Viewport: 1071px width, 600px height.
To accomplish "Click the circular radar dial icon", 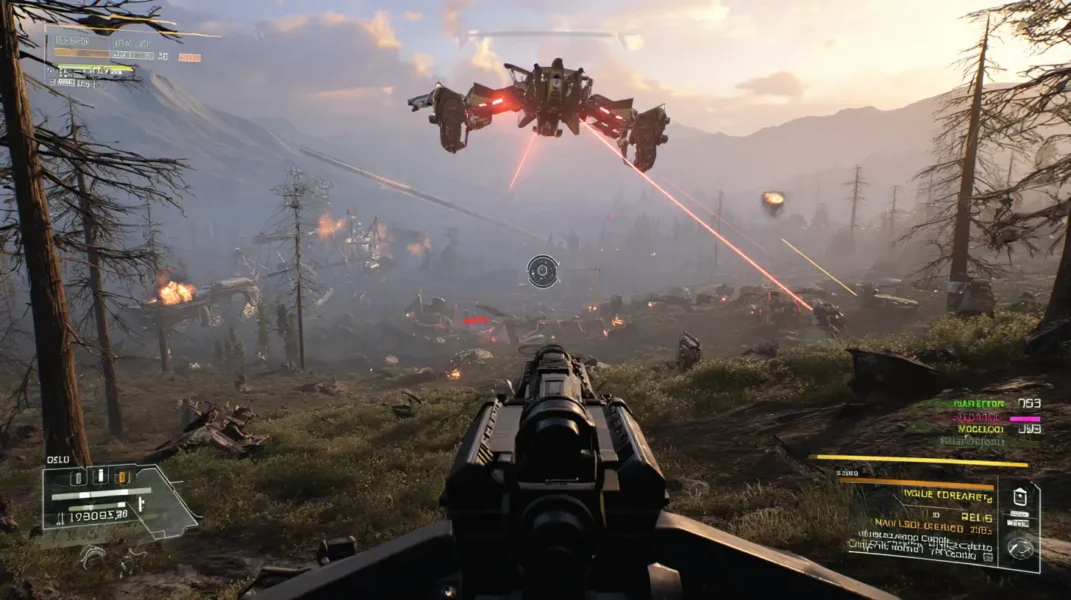I will point(1019,548).
